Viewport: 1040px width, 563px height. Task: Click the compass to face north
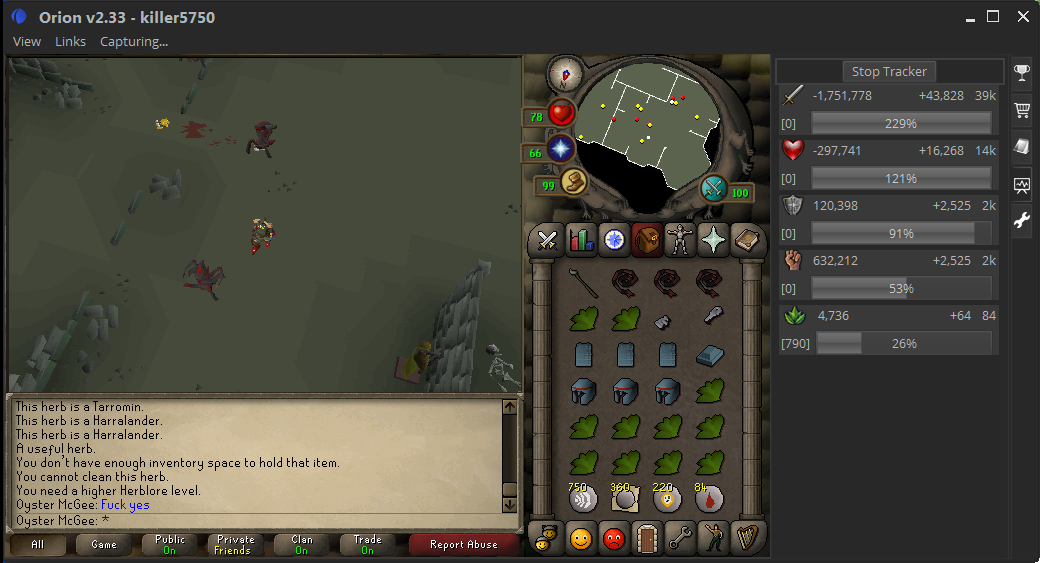566,73
